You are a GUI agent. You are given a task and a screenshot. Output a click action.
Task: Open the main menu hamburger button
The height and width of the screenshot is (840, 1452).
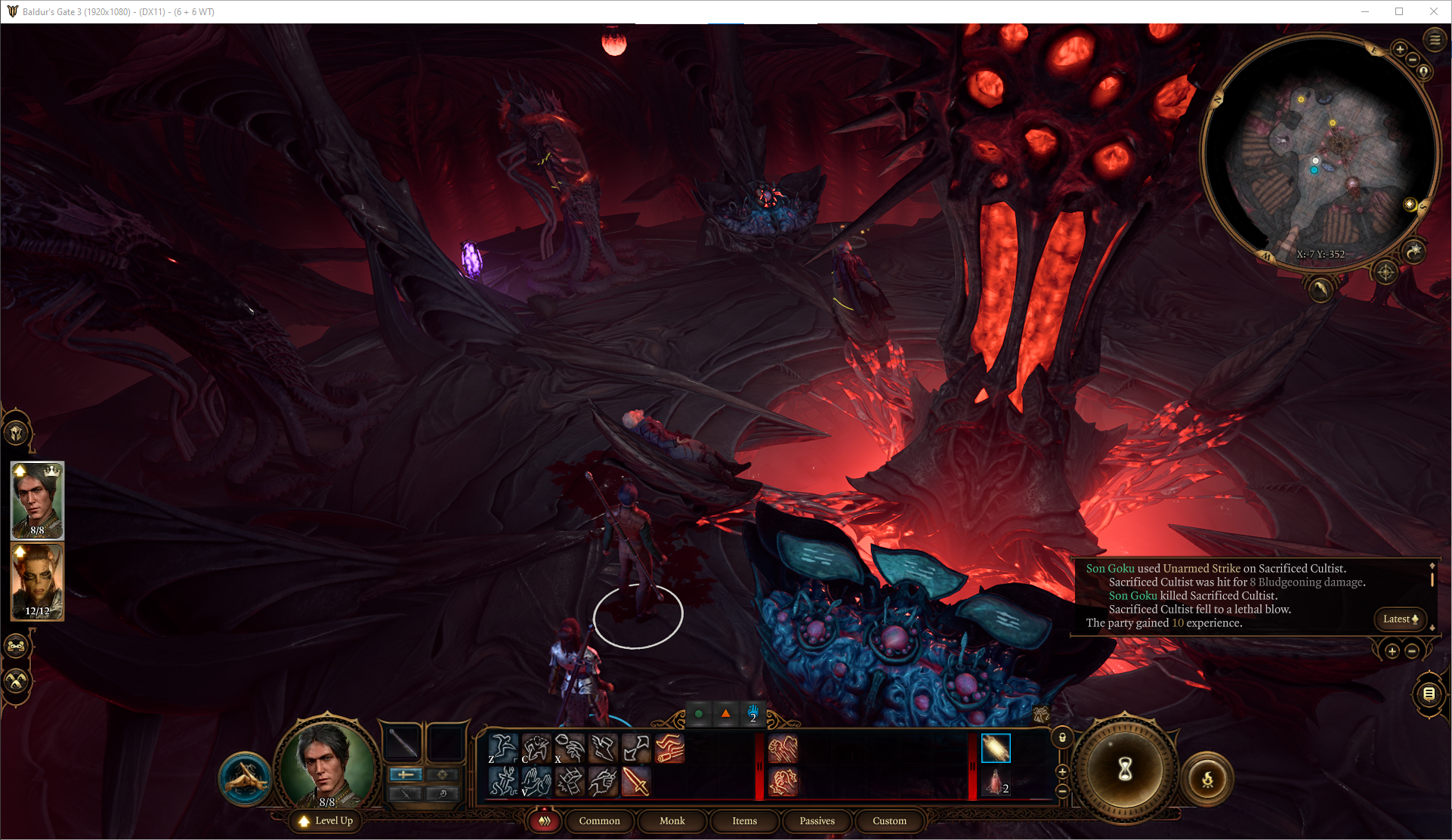click(x=1435, y=40)
